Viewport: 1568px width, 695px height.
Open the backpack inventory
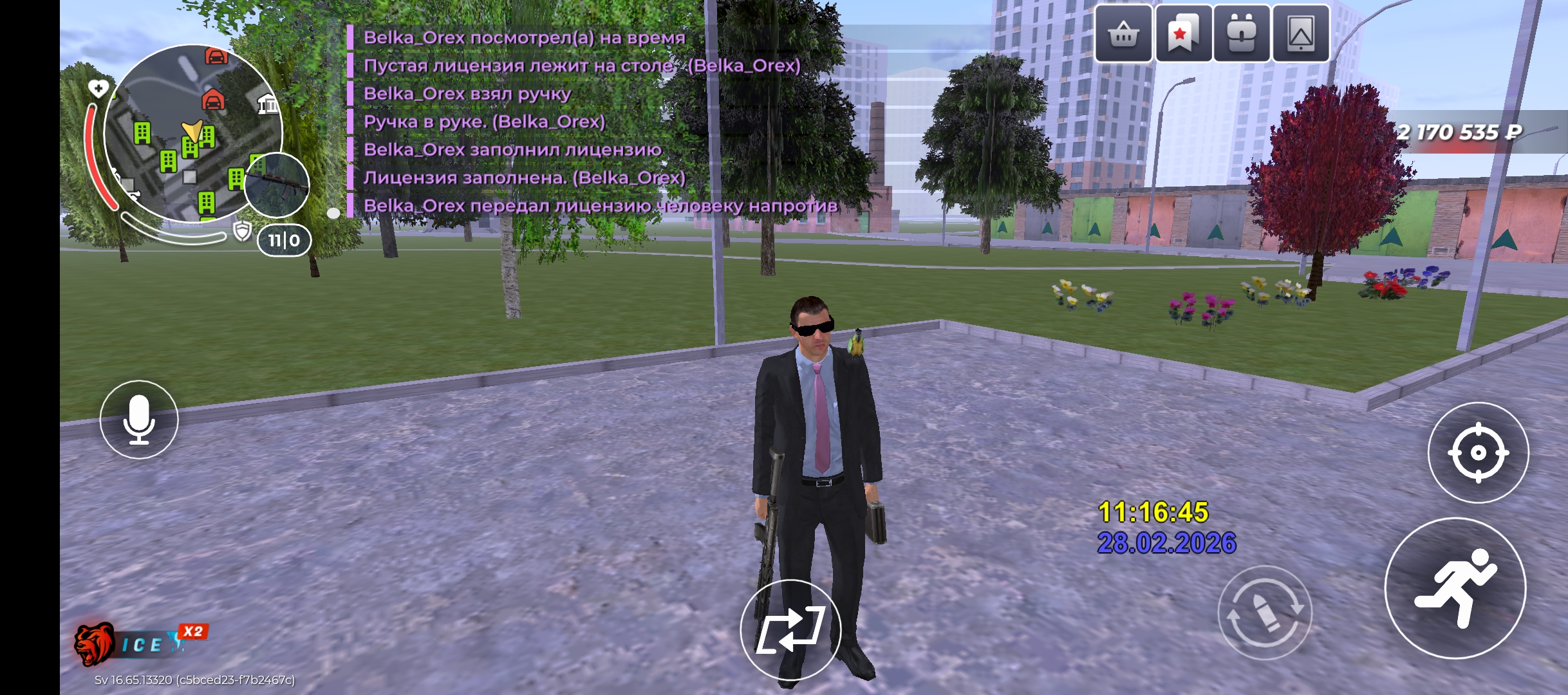click(x=1242, y=33)
